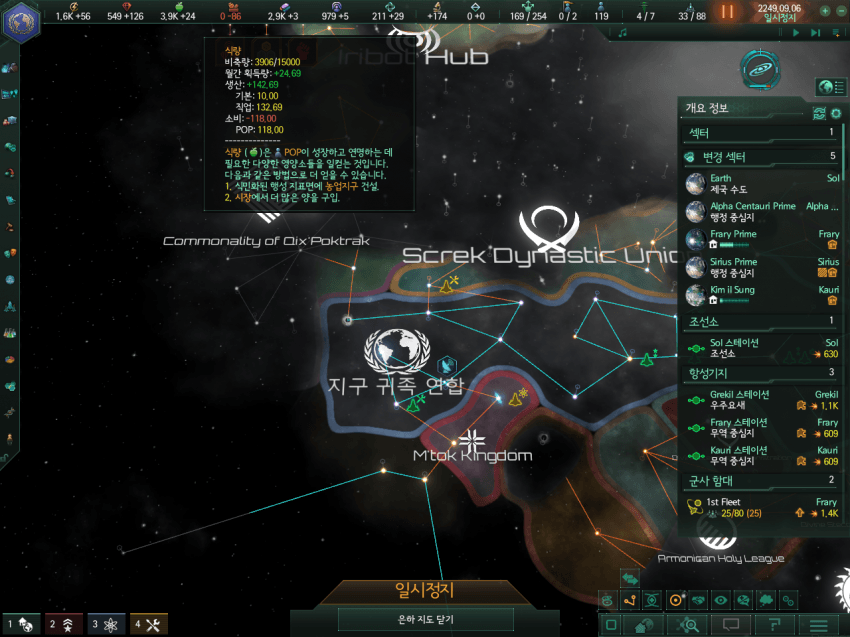This screenshot has height=637, width=850.
Task: Select Grekil 스테이션 starbase entry
Action: 762,400
